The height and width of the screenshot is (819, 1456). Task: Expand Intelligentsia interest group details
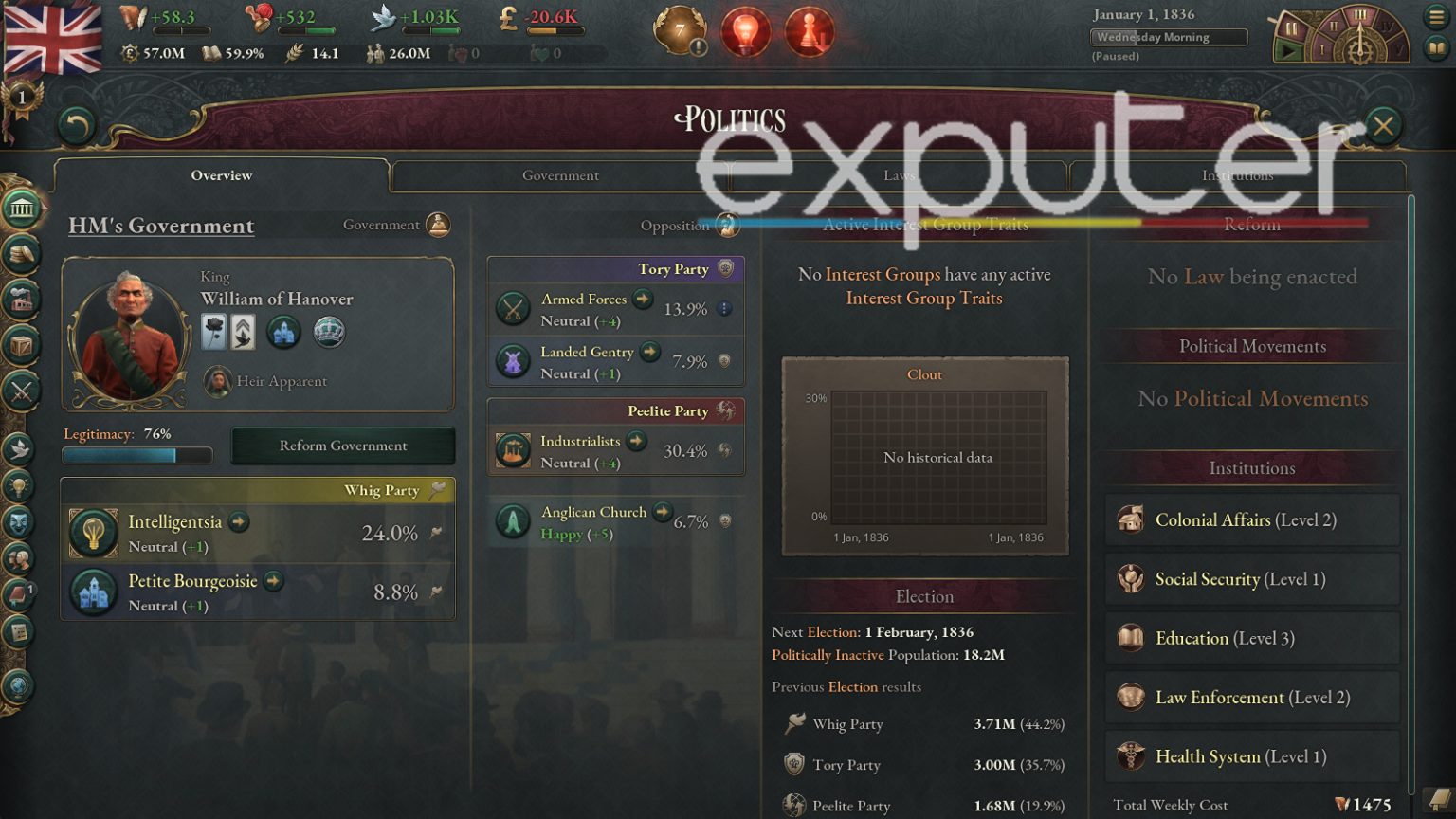237,522
